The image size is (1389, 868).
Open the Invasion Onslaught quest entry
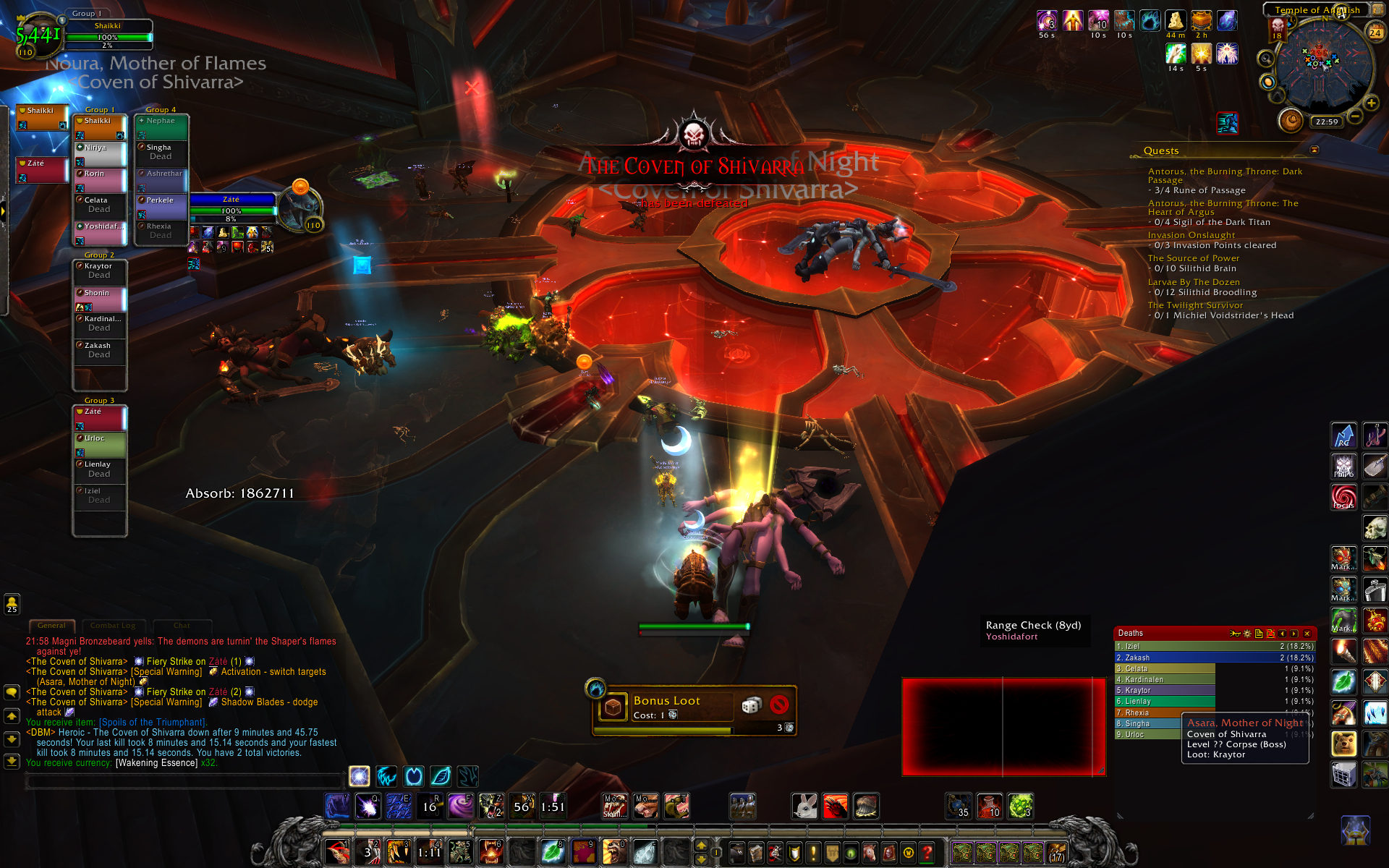[x=1191, y=235]
